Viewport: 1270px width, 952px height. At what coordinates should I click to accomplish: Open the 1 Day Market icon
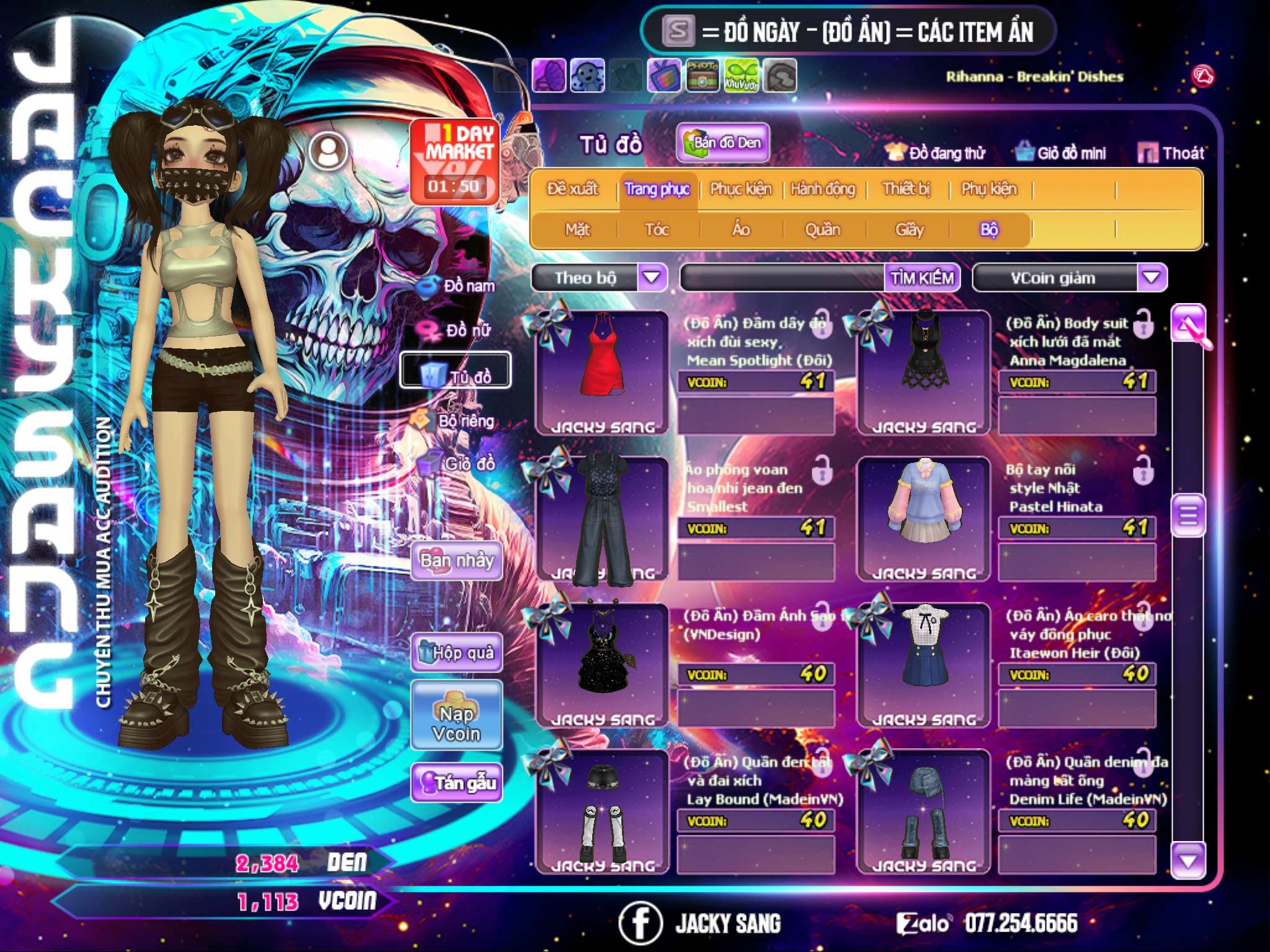(x=455, y=161)
